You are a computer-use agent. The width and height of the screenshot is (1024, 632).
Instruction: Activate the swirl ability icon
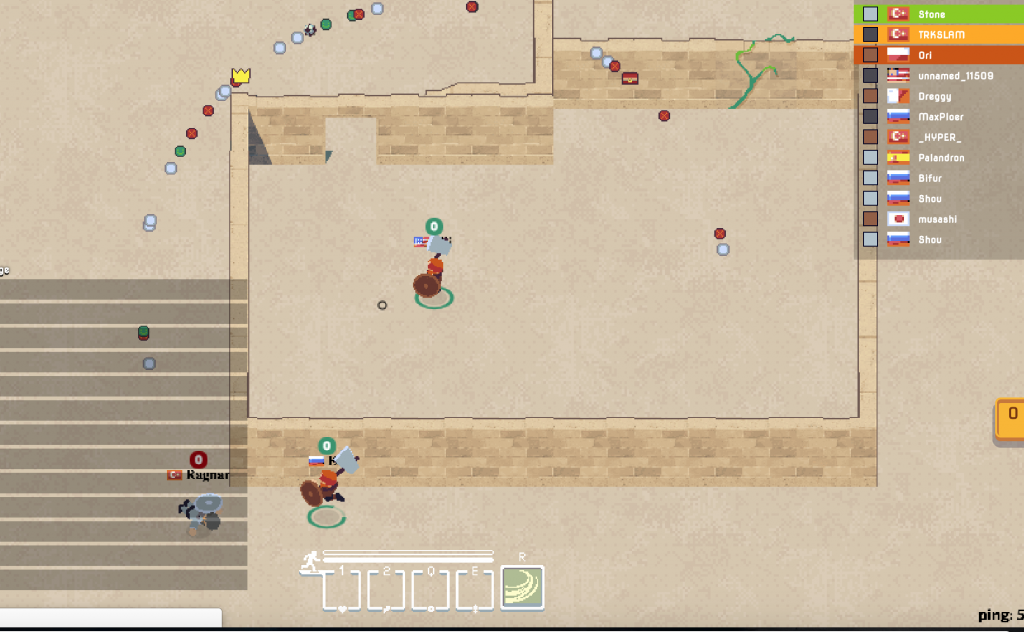(522, 588)
